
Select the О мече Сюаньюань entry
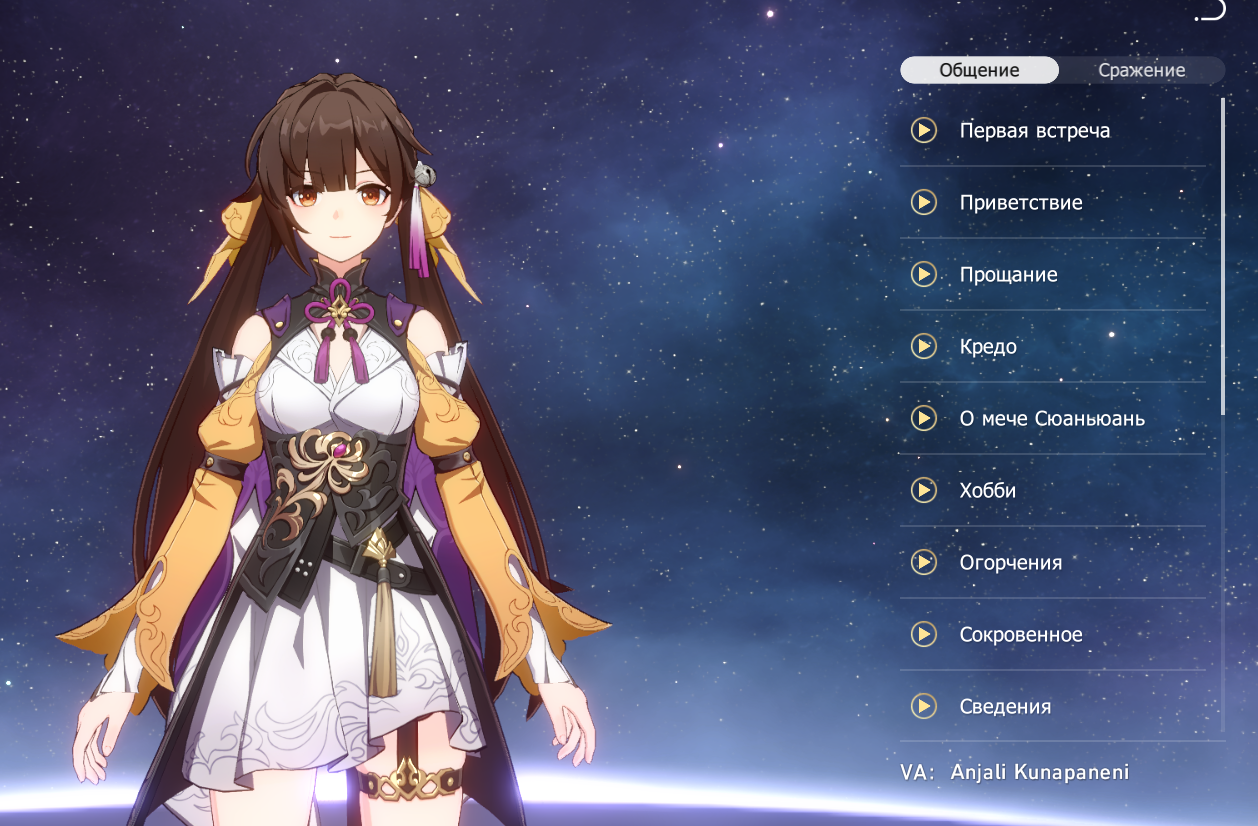1052,419
